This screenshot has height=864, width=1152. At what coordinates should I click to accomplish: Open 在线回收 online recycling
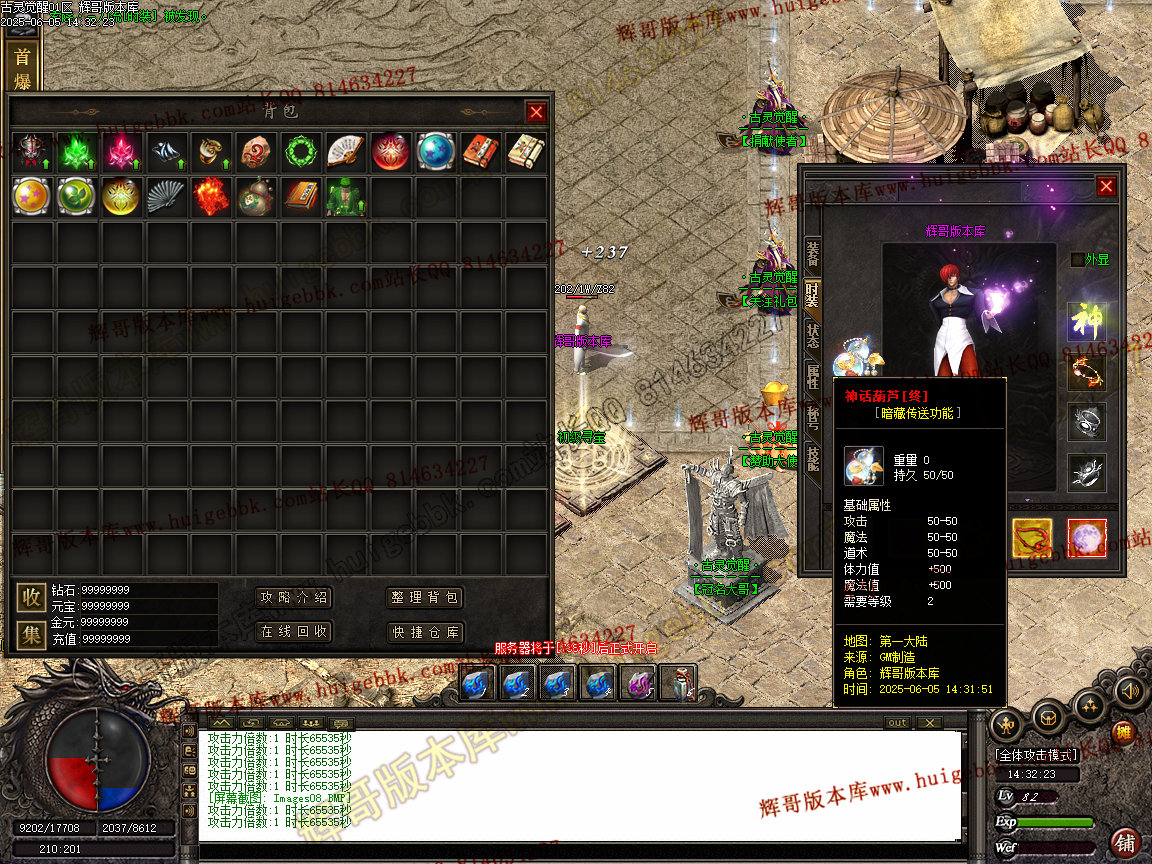click(294, 632)
